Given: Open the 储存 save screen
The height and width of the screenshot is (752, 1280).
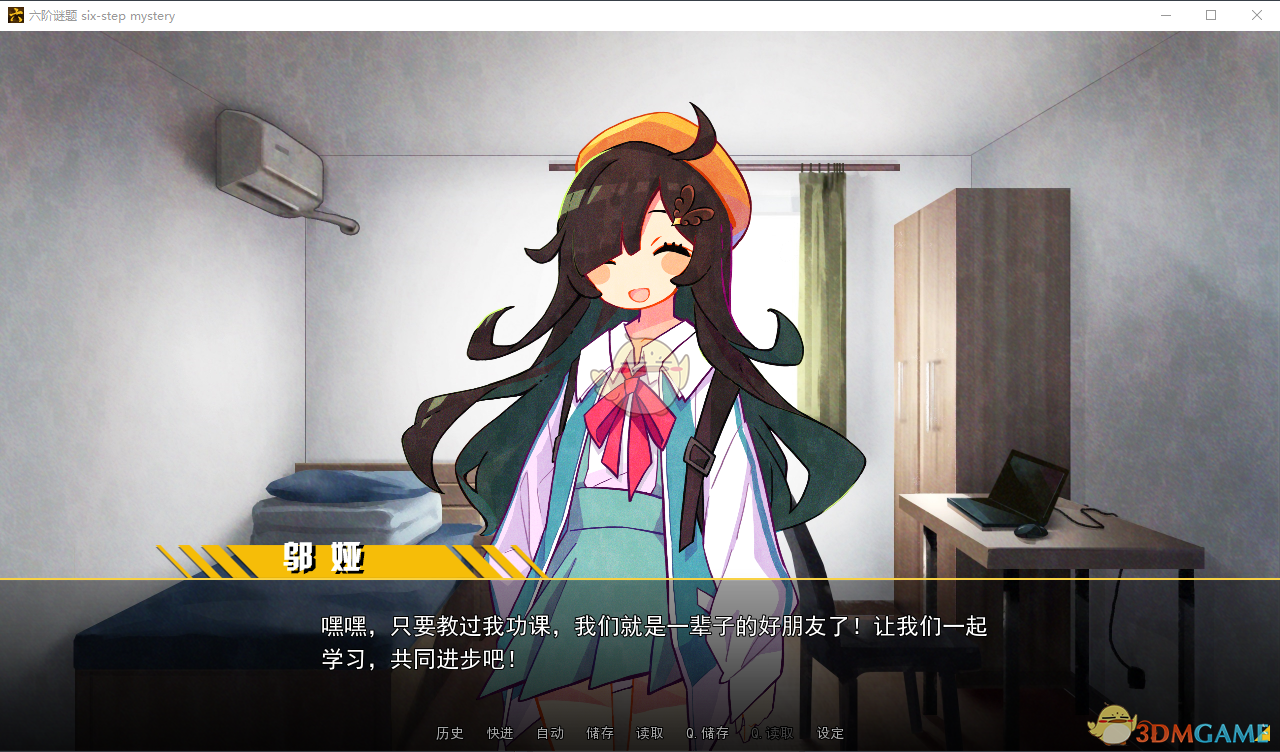Looking at the screenshot, I should tap(599, 732).
